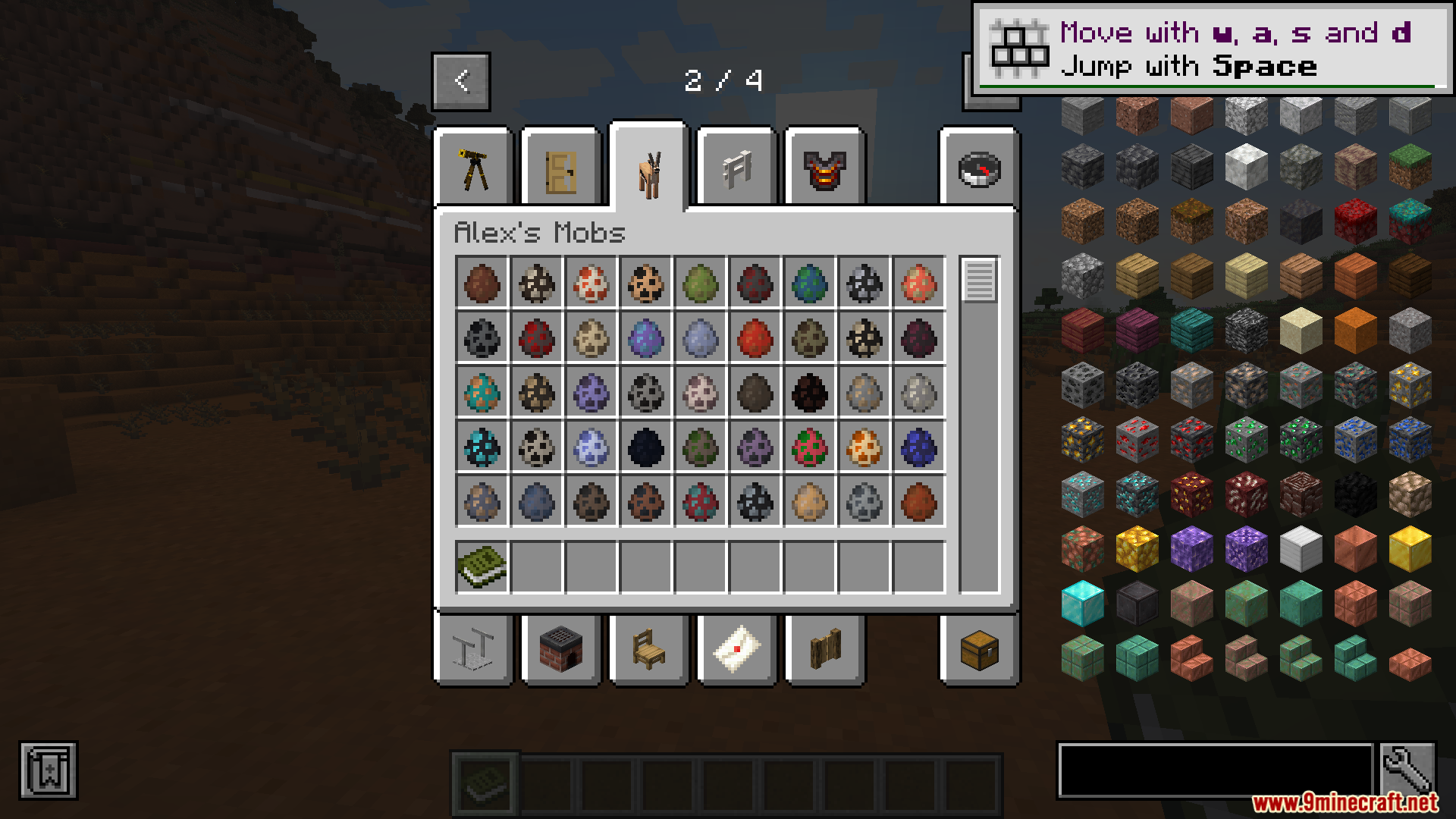
Task: Switch to the wooden door tab
Action: [562, 168]
